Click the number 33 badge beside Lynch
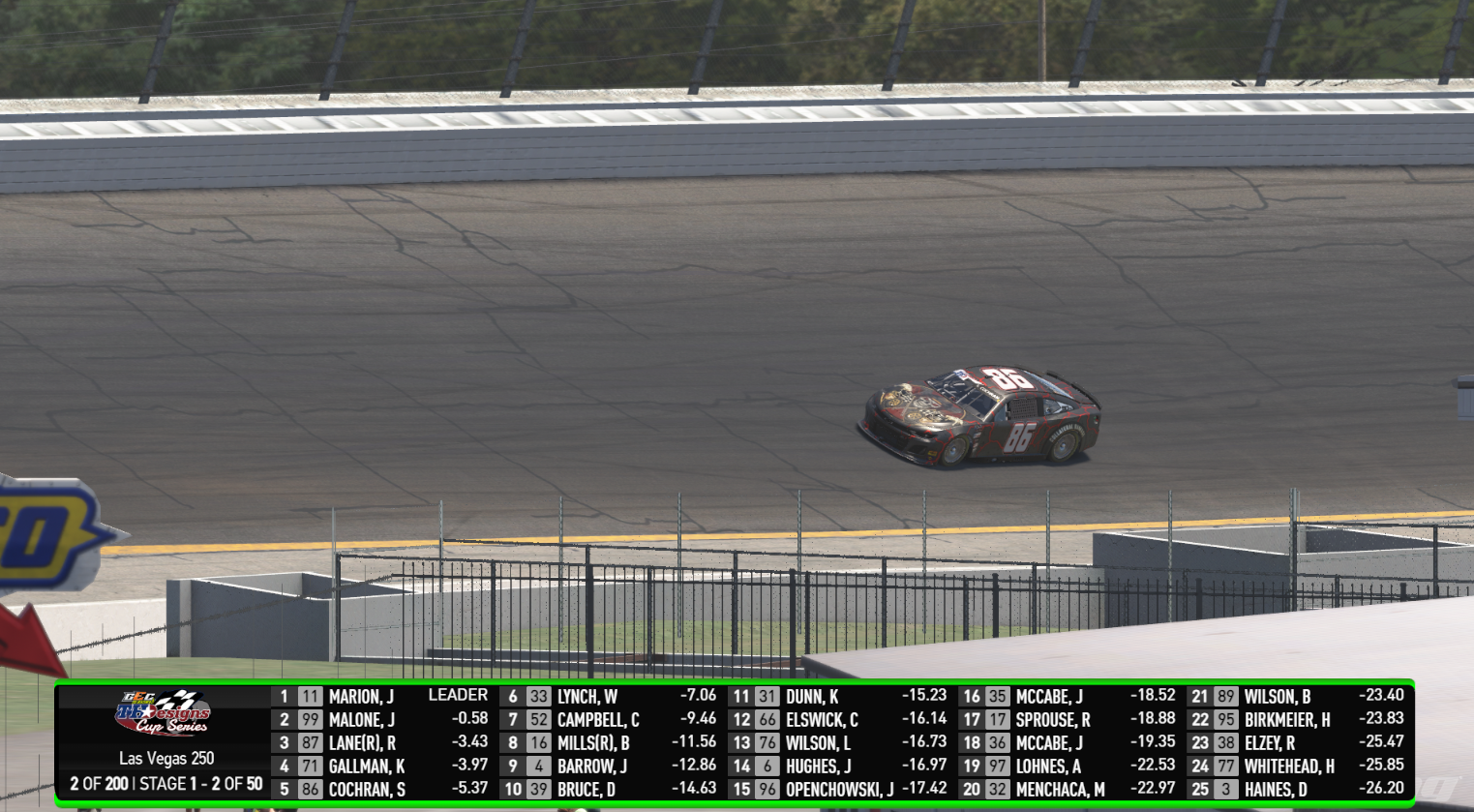Image resolution: width=1474 pixels, height=812 pixels. pos(539,695)
